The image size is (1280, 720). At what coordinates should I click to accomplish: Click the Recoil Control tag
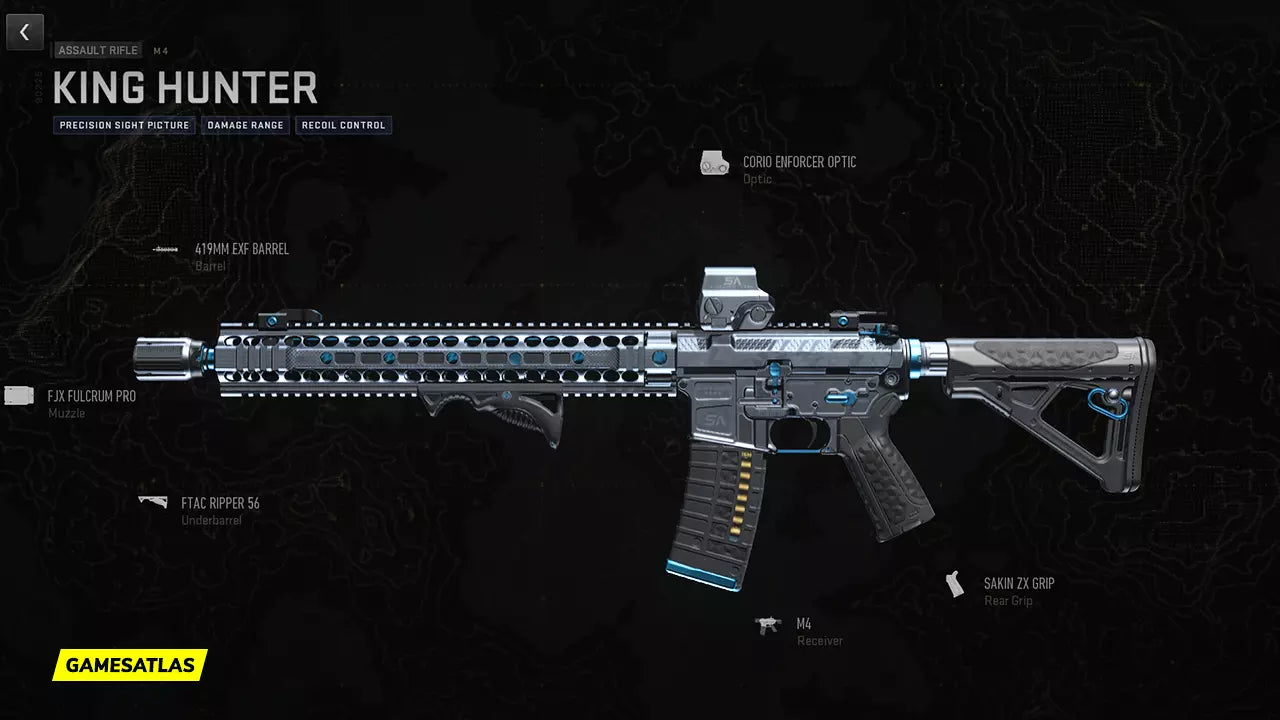[343, 126]
